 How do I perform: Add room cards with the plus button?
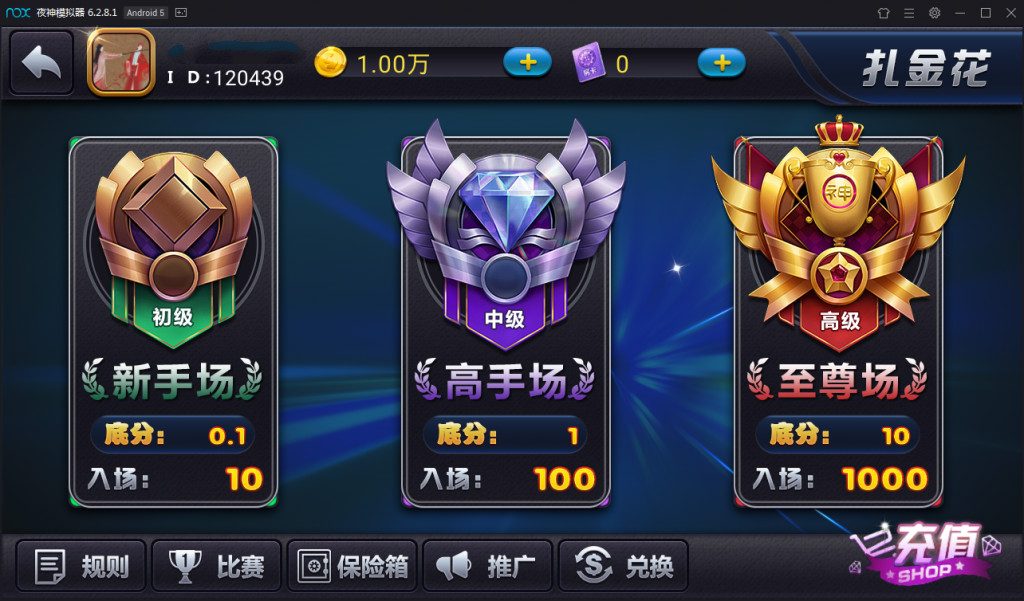[x=721, y=63]
